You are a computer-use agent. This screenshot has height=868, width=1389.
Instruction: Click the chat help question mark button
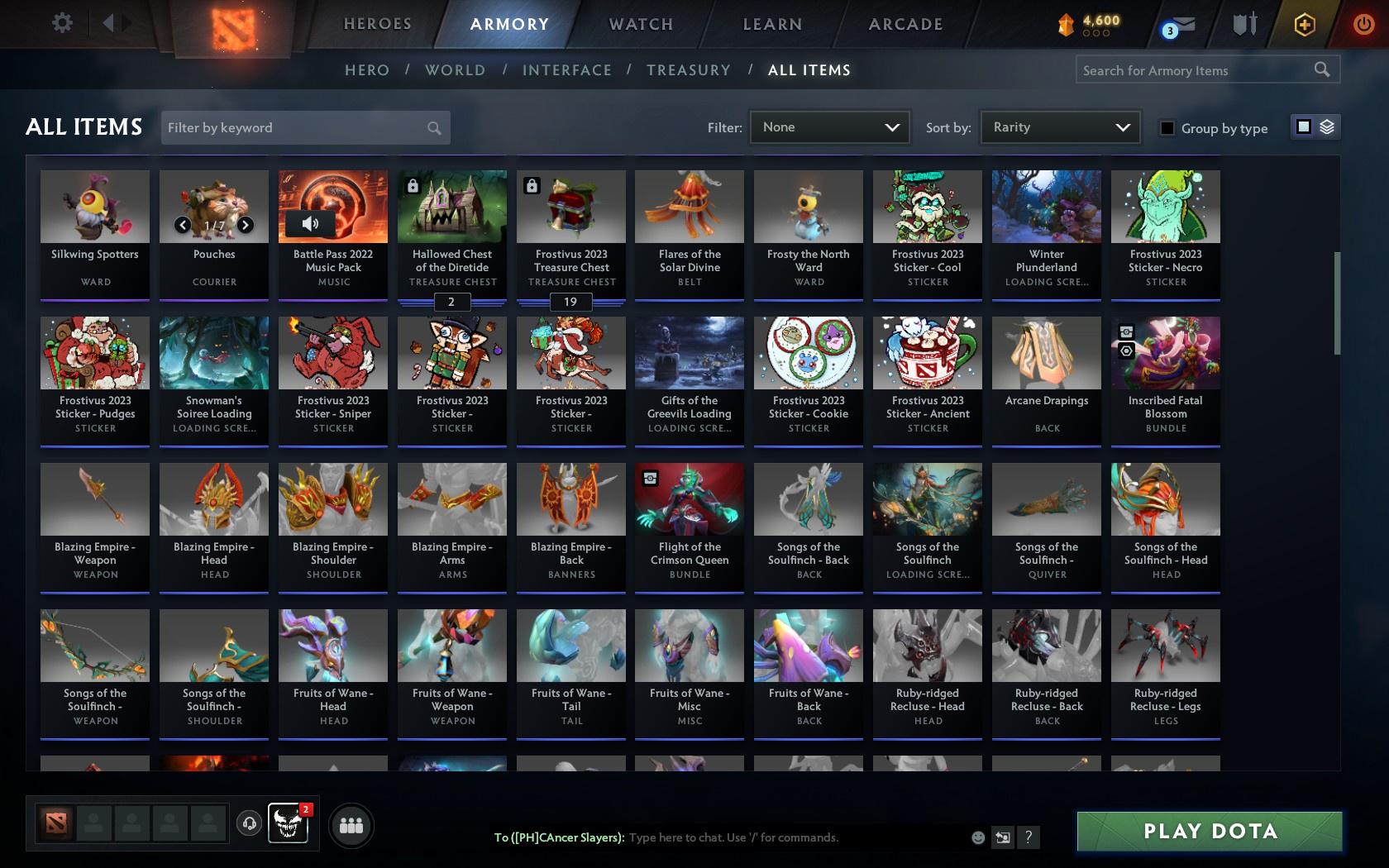(x=1028, y=837)
